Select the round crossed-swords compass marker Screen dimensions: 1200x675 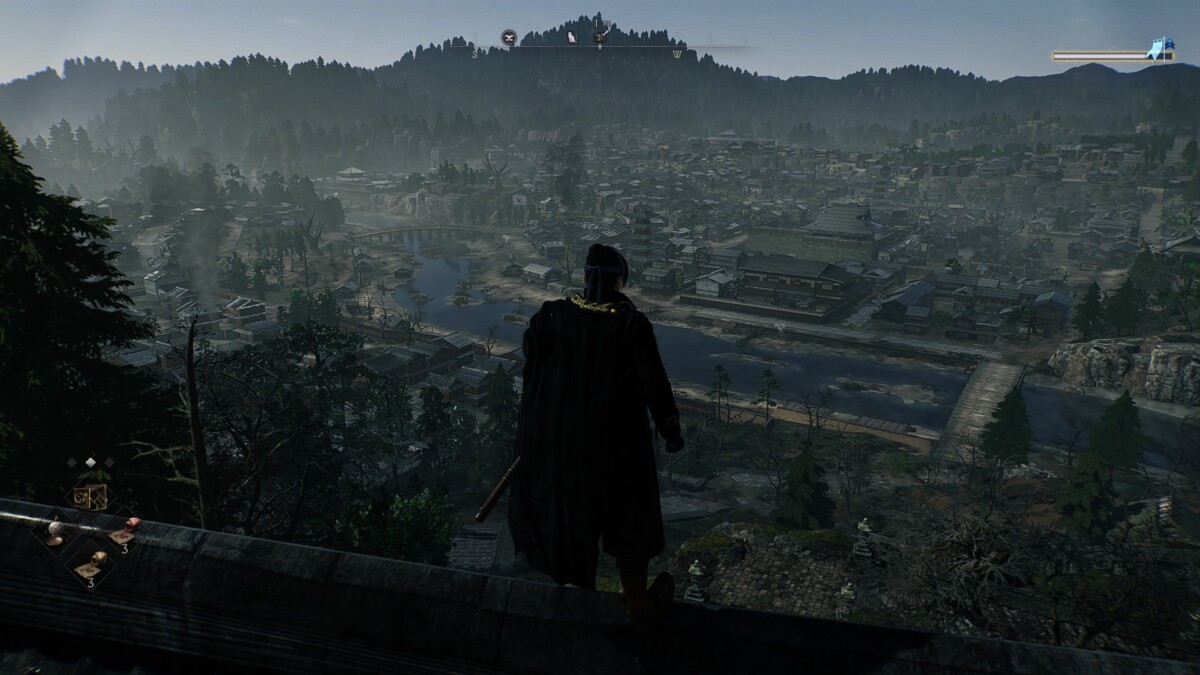point(509,38)
